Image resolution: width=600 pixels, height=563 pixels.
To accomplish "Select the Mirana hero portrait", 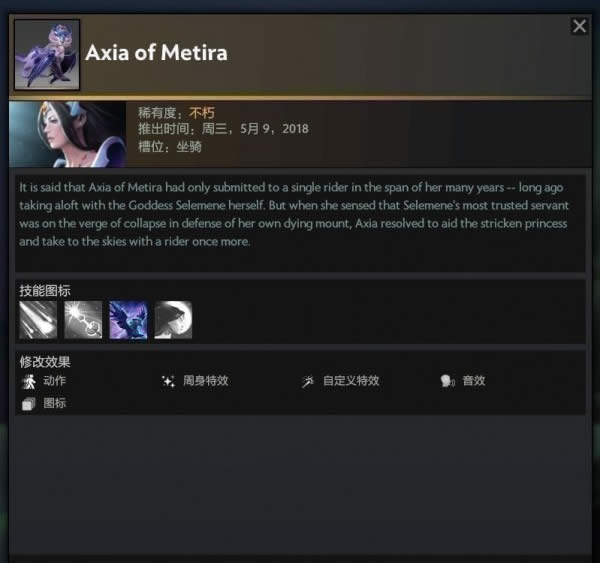I will 68,134.
